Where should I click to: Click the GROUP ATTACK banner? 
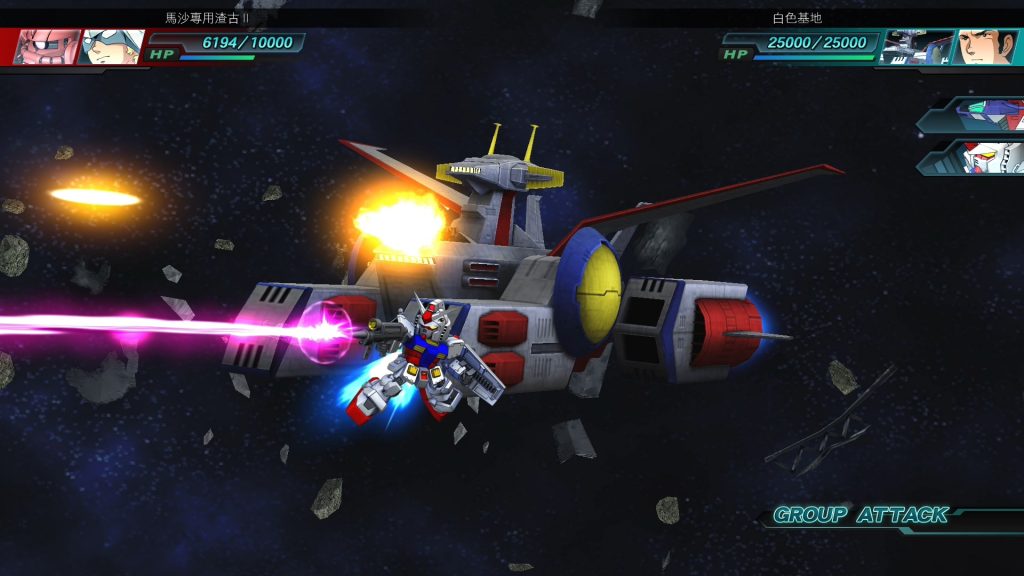[x=861, y=516]
